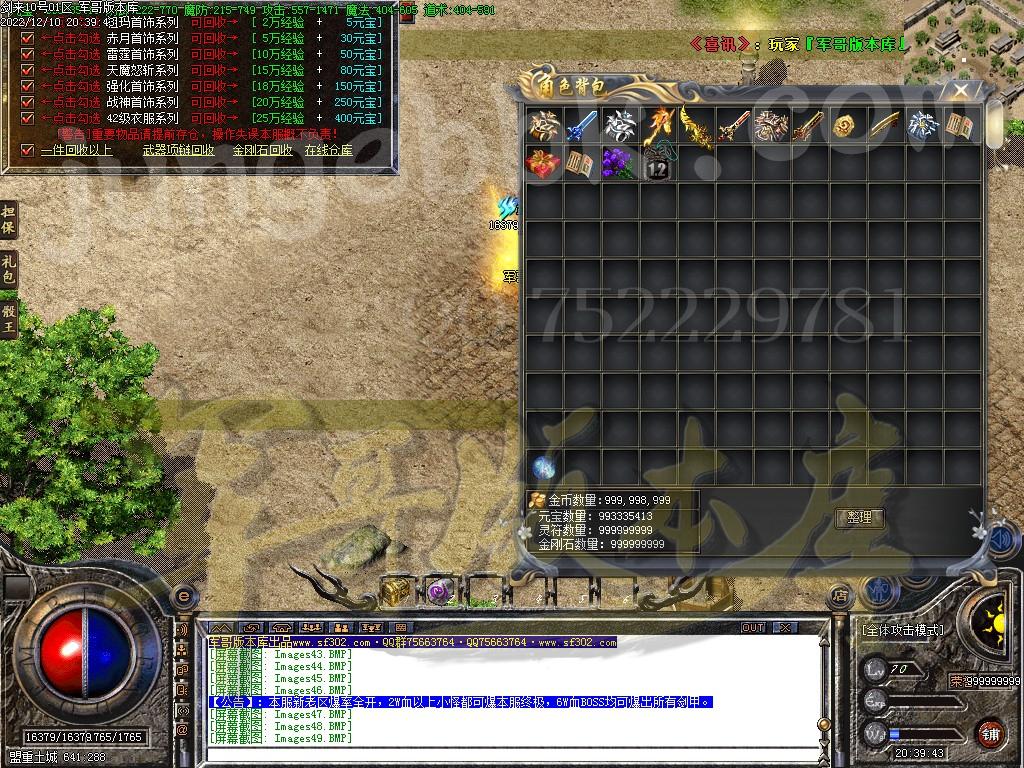1024x768 pixels.
Task: Select the blue sword in backpack
Action: tap(582, 126)
